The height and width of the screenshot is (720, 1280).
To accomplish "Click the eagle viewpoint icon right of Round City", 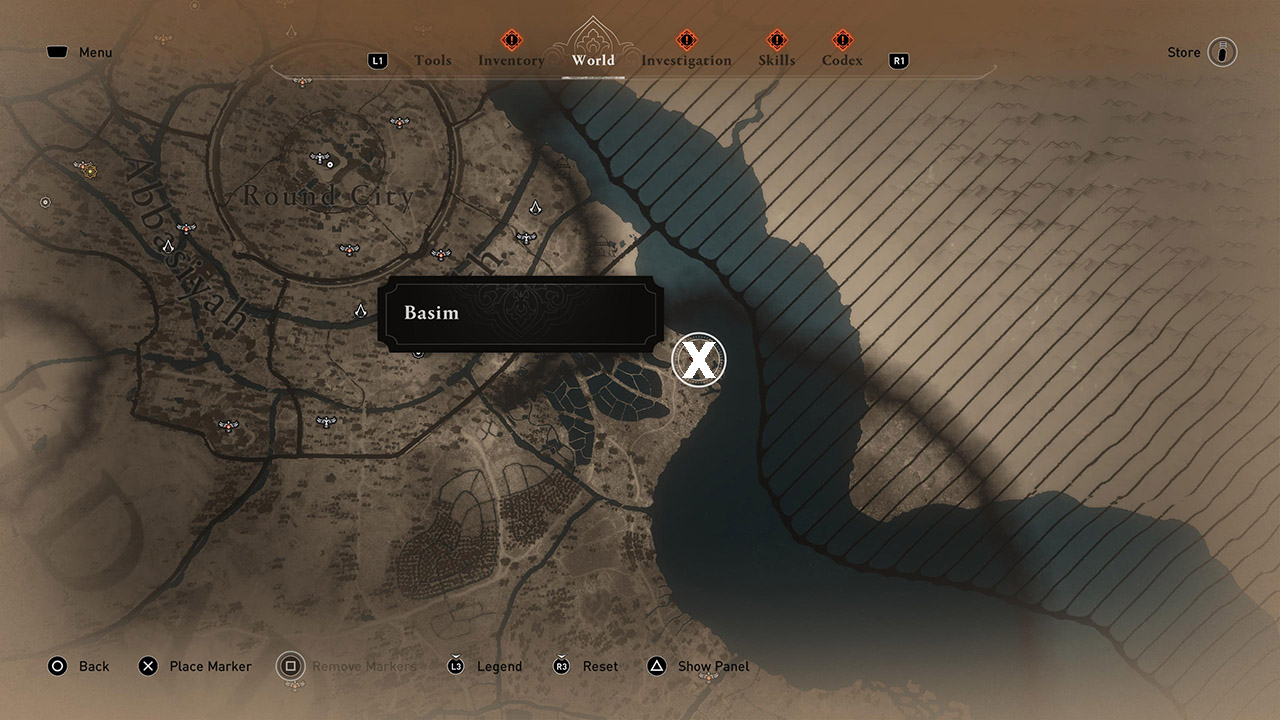I will click(x=526, y=236).
